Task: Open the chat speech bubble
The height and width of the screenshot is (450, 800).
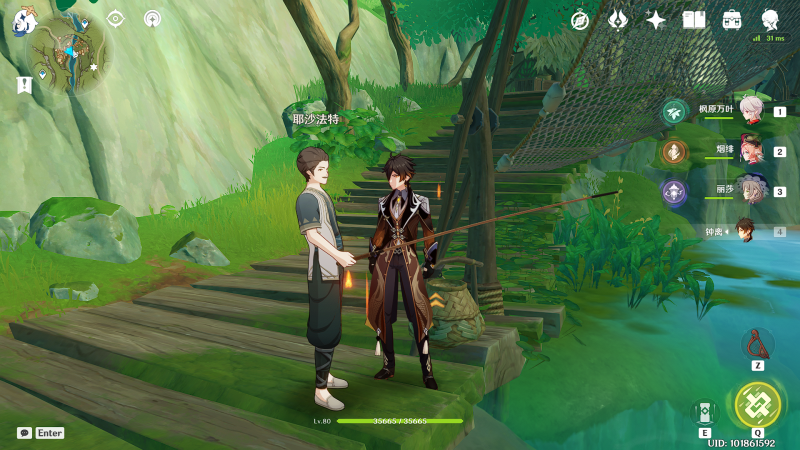Action: click(x=24, y=433)
